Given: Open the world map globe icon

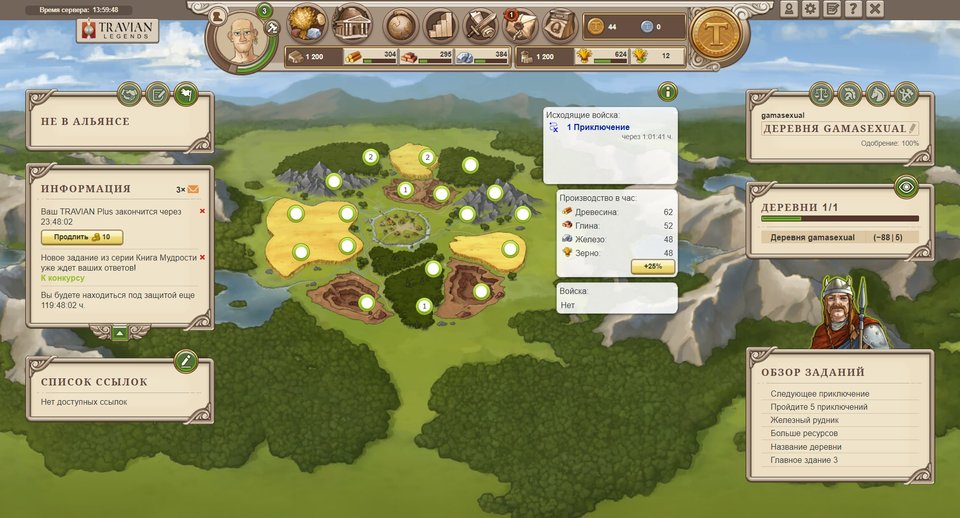Looking at the screenshot, I should pos(400,25).
